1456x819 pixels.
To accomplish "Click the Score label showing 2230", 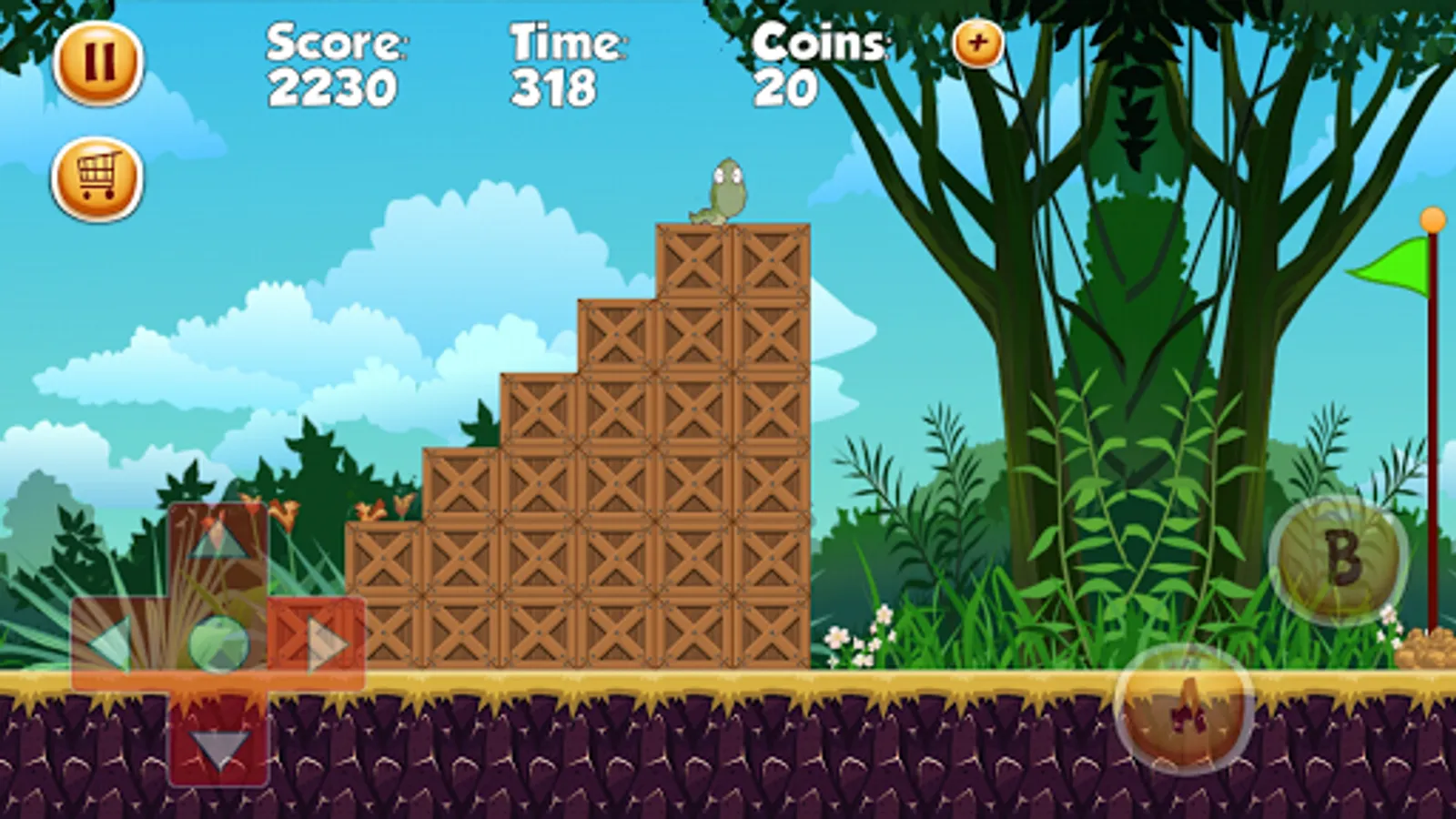I will tap(332, 64).
